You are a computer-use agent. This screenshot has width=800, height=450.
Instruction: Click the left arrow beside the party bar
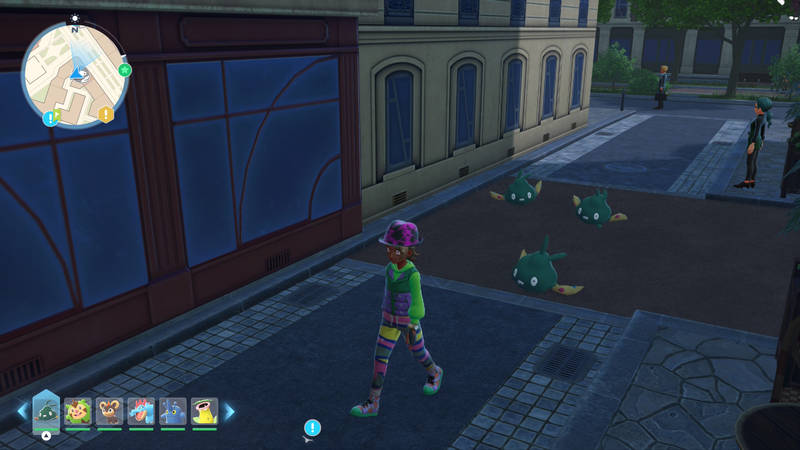(x=21, y=411)
